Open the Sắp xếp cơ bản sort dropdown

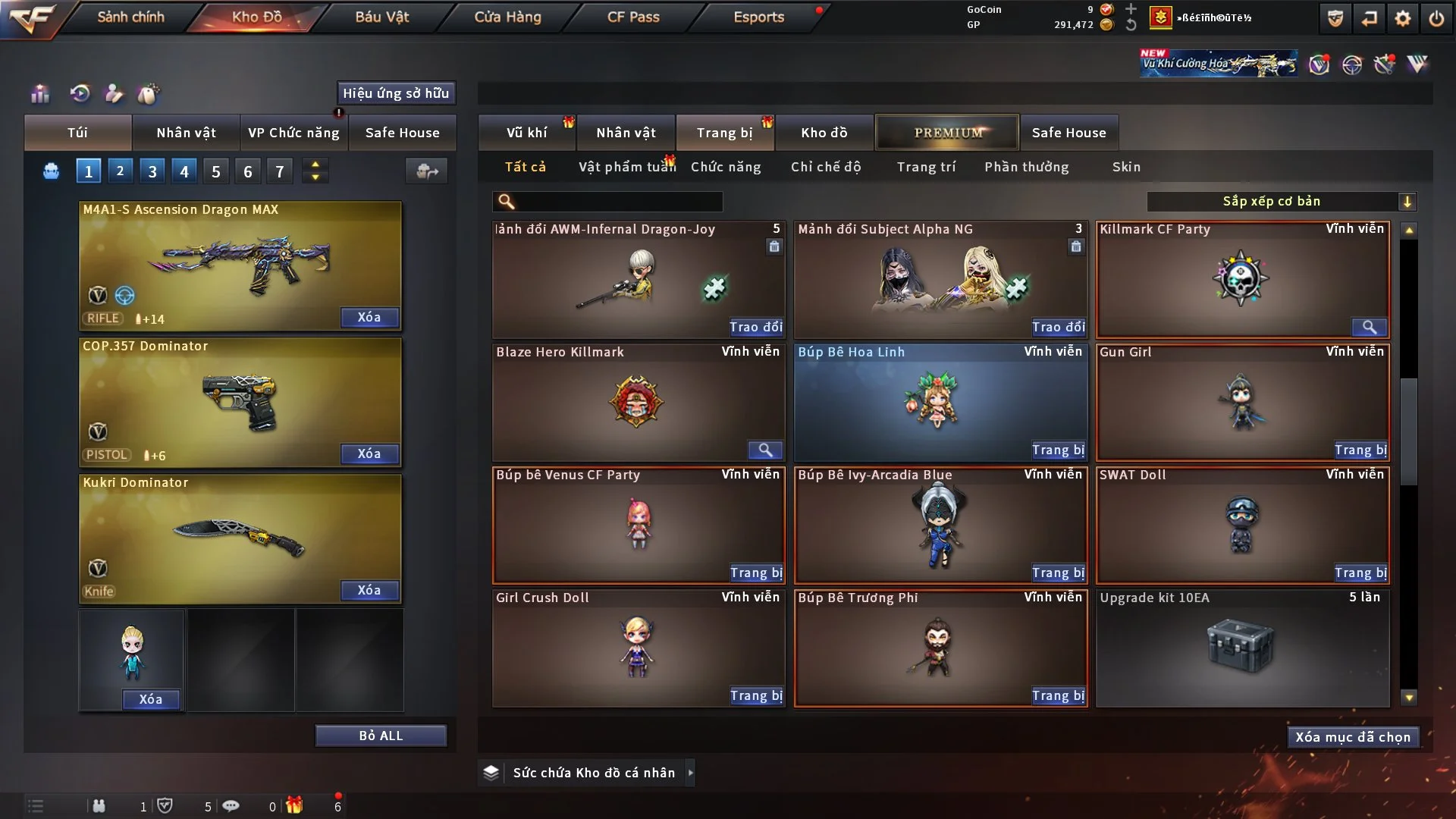pos(1281,201)
